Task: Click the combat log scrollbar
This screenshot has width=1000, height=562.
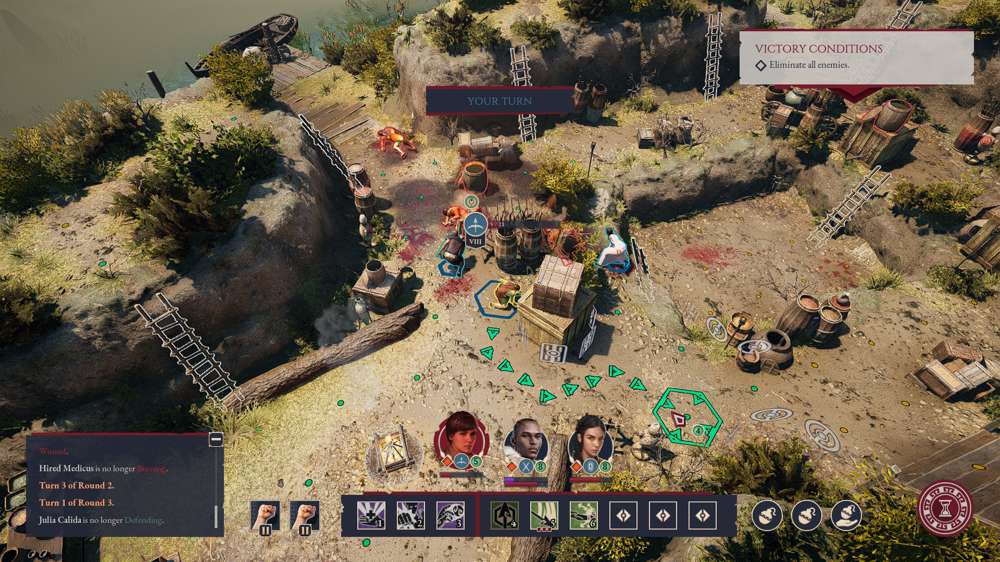Action: (x=215, y=517)
